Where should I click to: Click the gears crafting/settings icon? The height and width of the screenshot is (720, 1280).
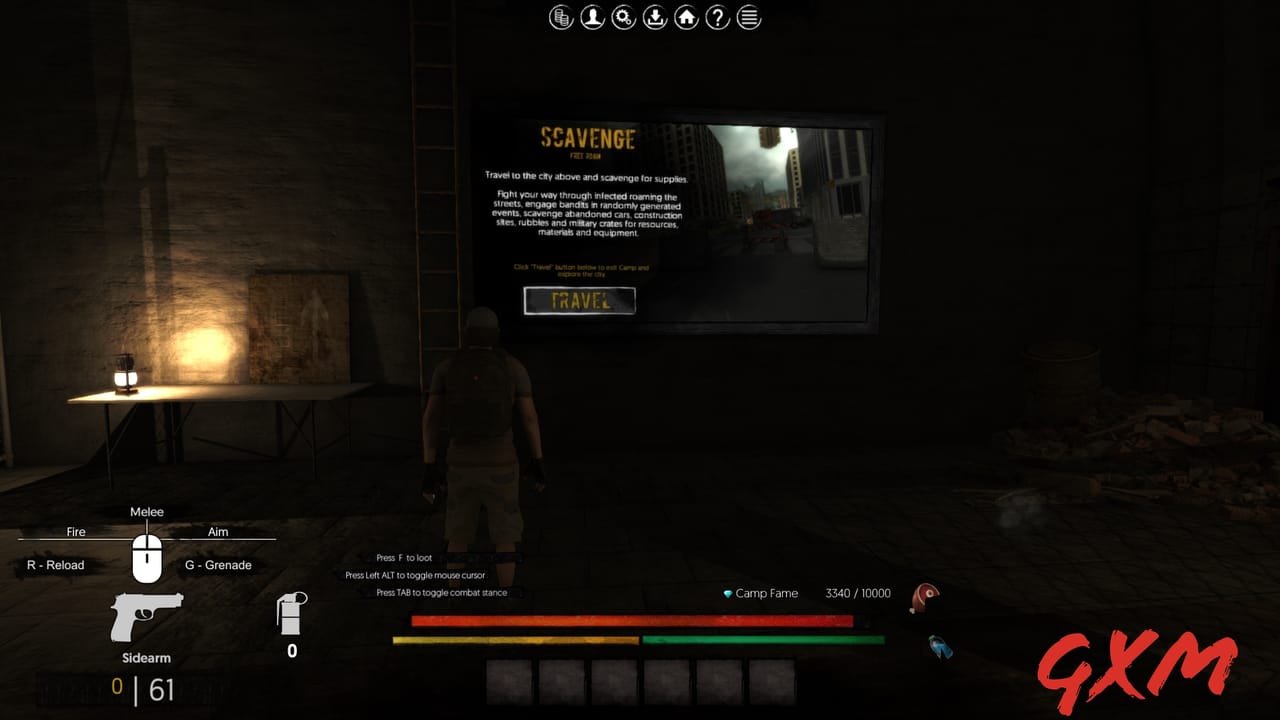(623, 17)
